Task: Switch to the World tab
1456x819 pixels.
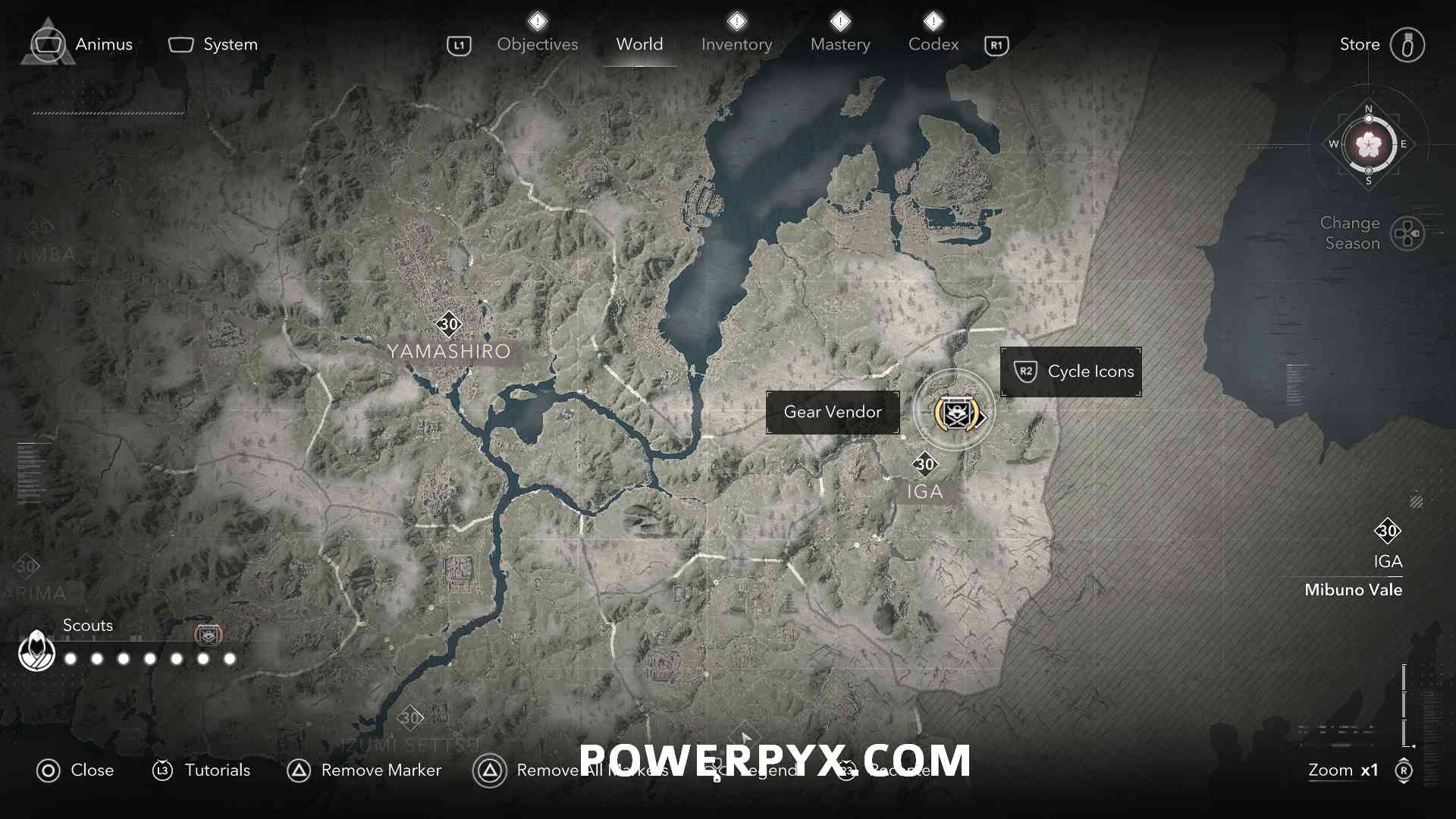Action: (639, 44)
